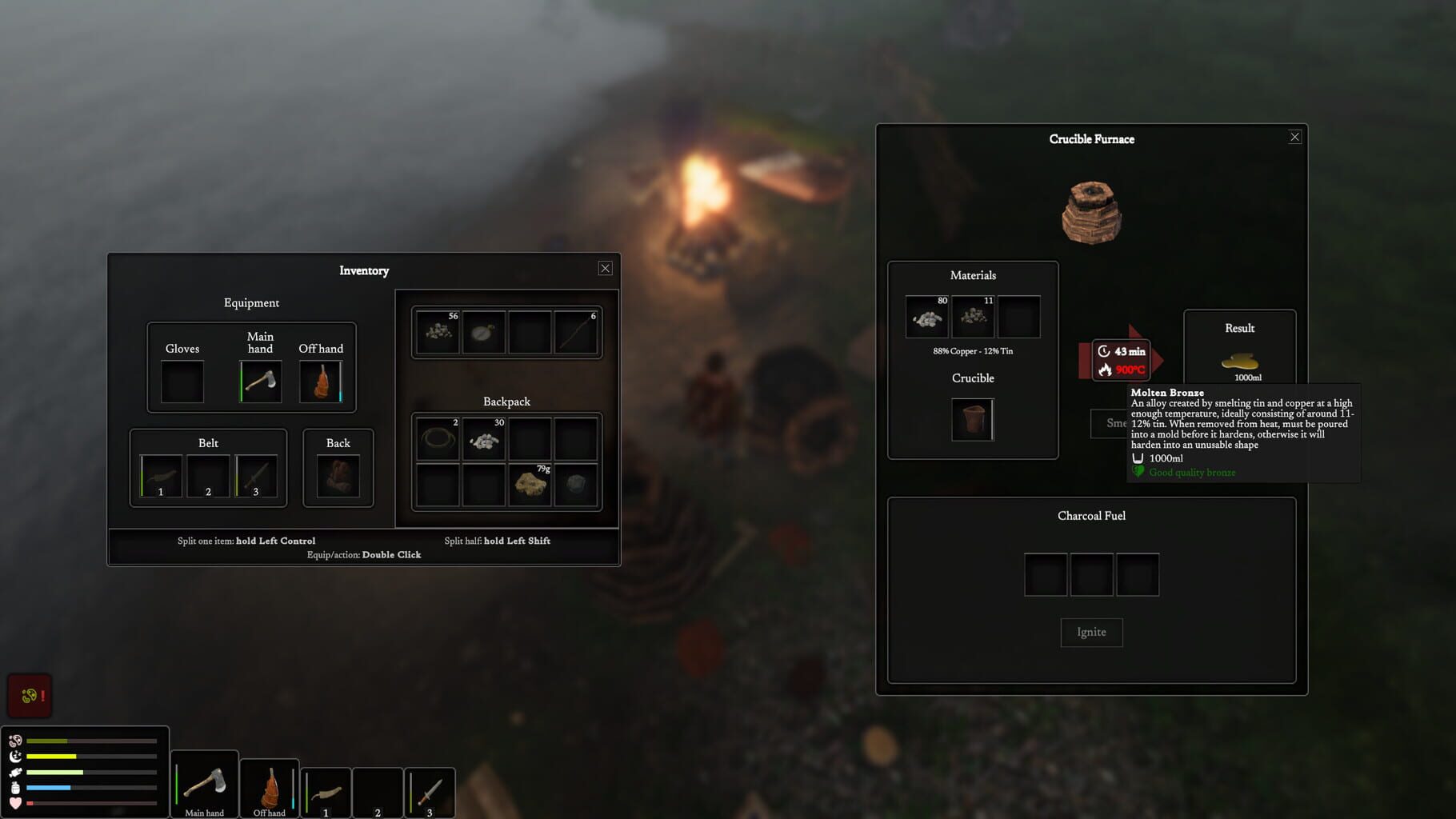Click the clay crucible in the Crucible slot
The height and width of the screenshot is (819, 1456).
point(973,419)
